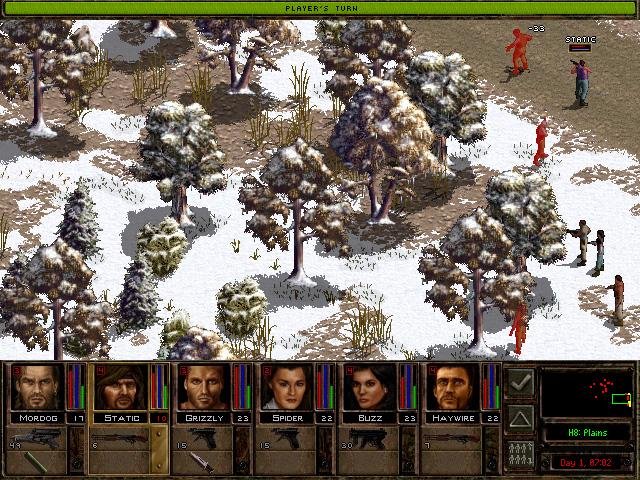Pick Spider's portrait
The width and height of the screenshot is (640, 480).
click(287, 387)
